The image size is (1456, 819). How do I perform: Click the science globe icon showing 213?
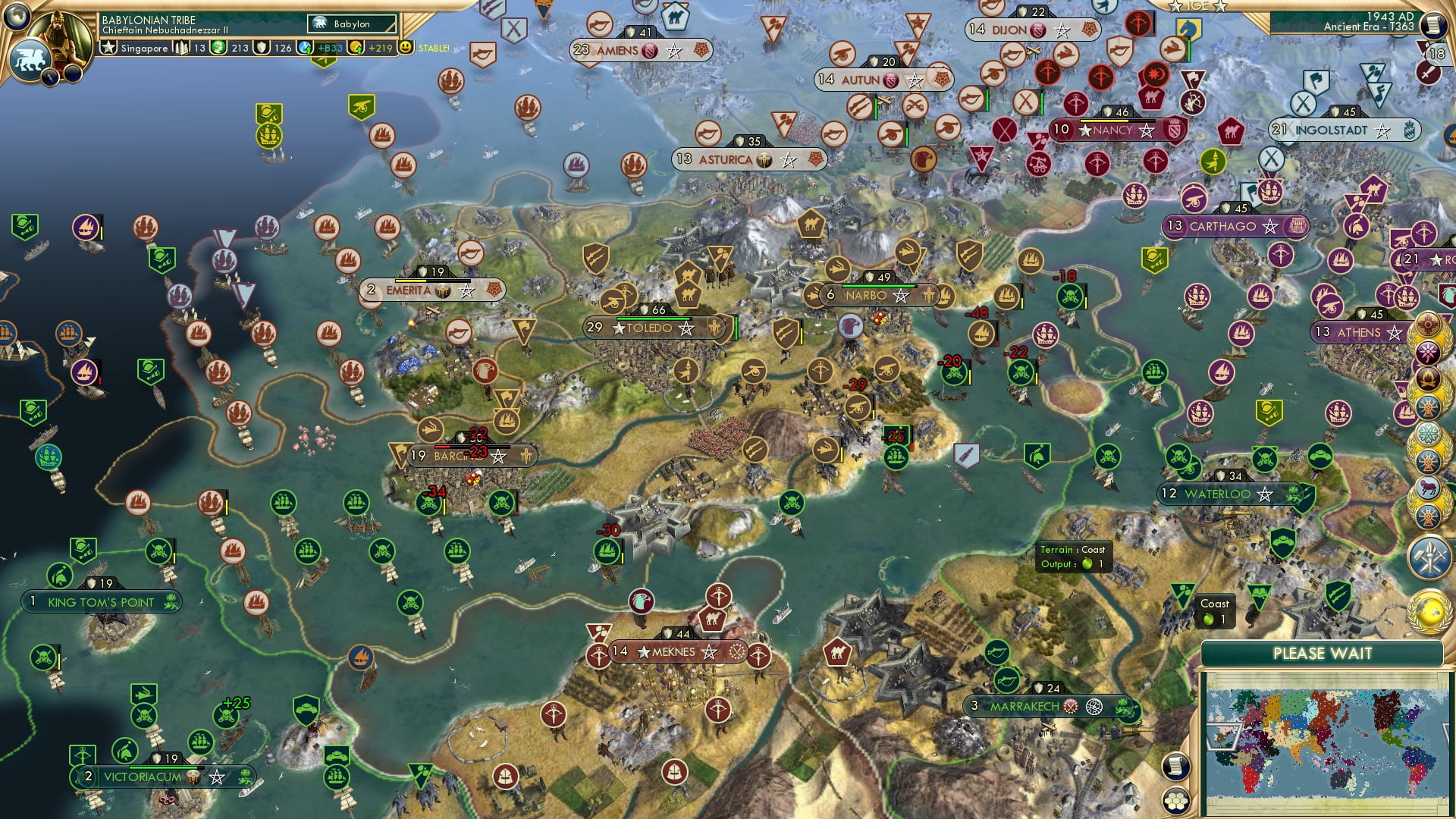(x=218, y=47)
